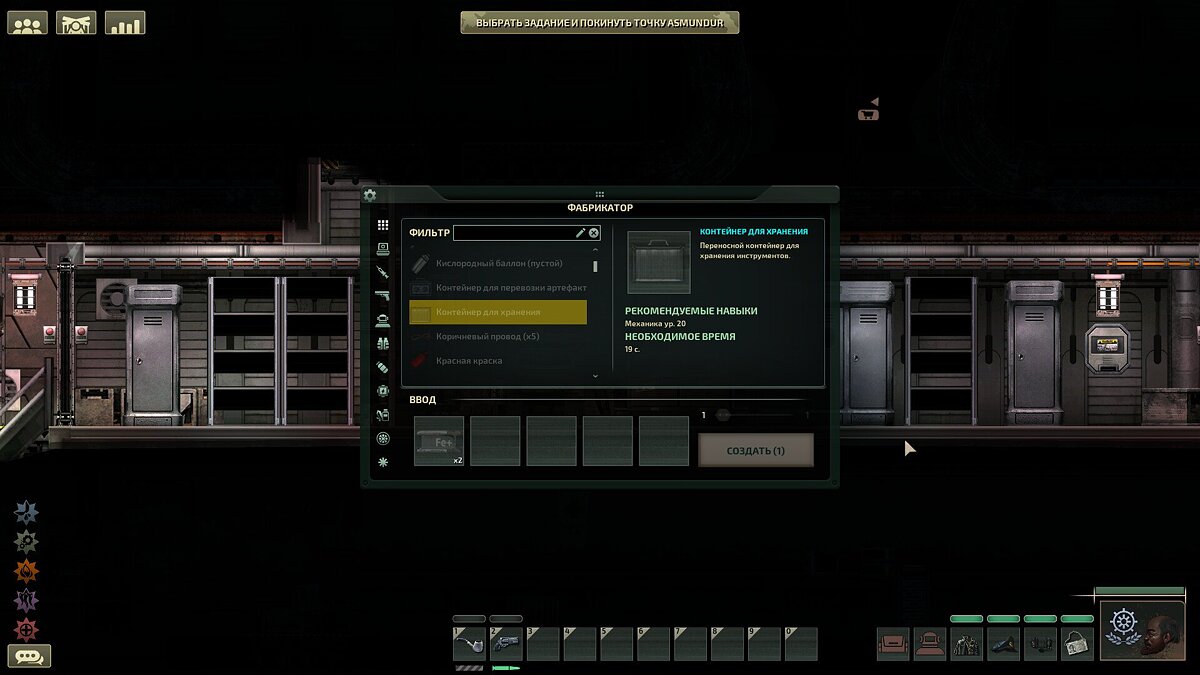Select the artifact transport container recipe
Viewport: 1200px width, 675px height.
tap(497, 288)
